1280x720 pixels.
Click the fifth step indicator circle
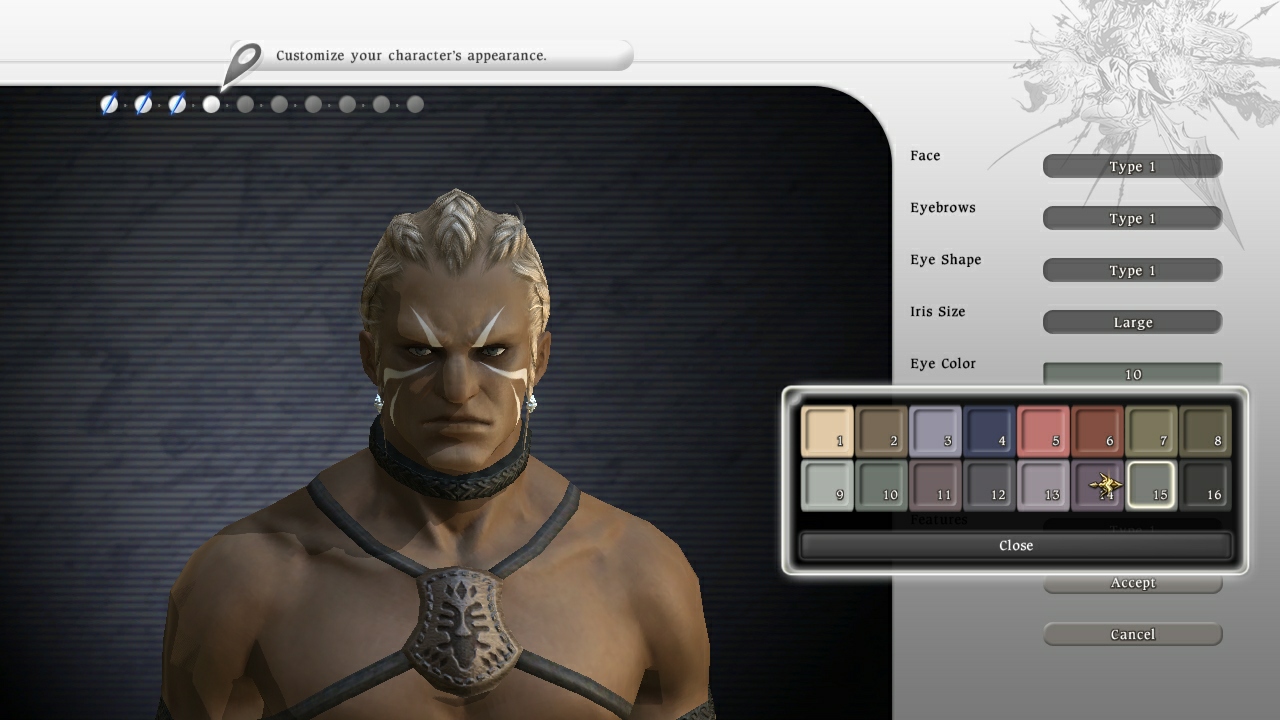(x=245, y=103)
